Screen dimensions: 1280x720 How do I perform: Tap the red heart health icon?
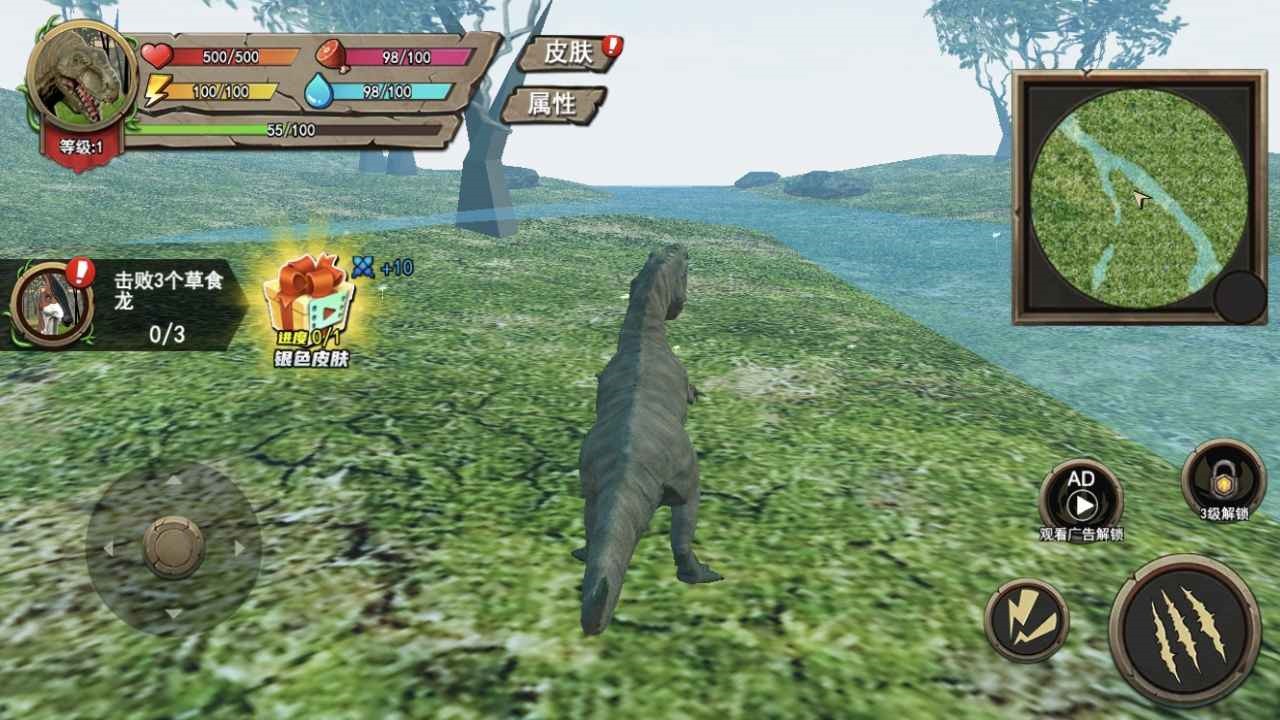(x=156, y=54)
